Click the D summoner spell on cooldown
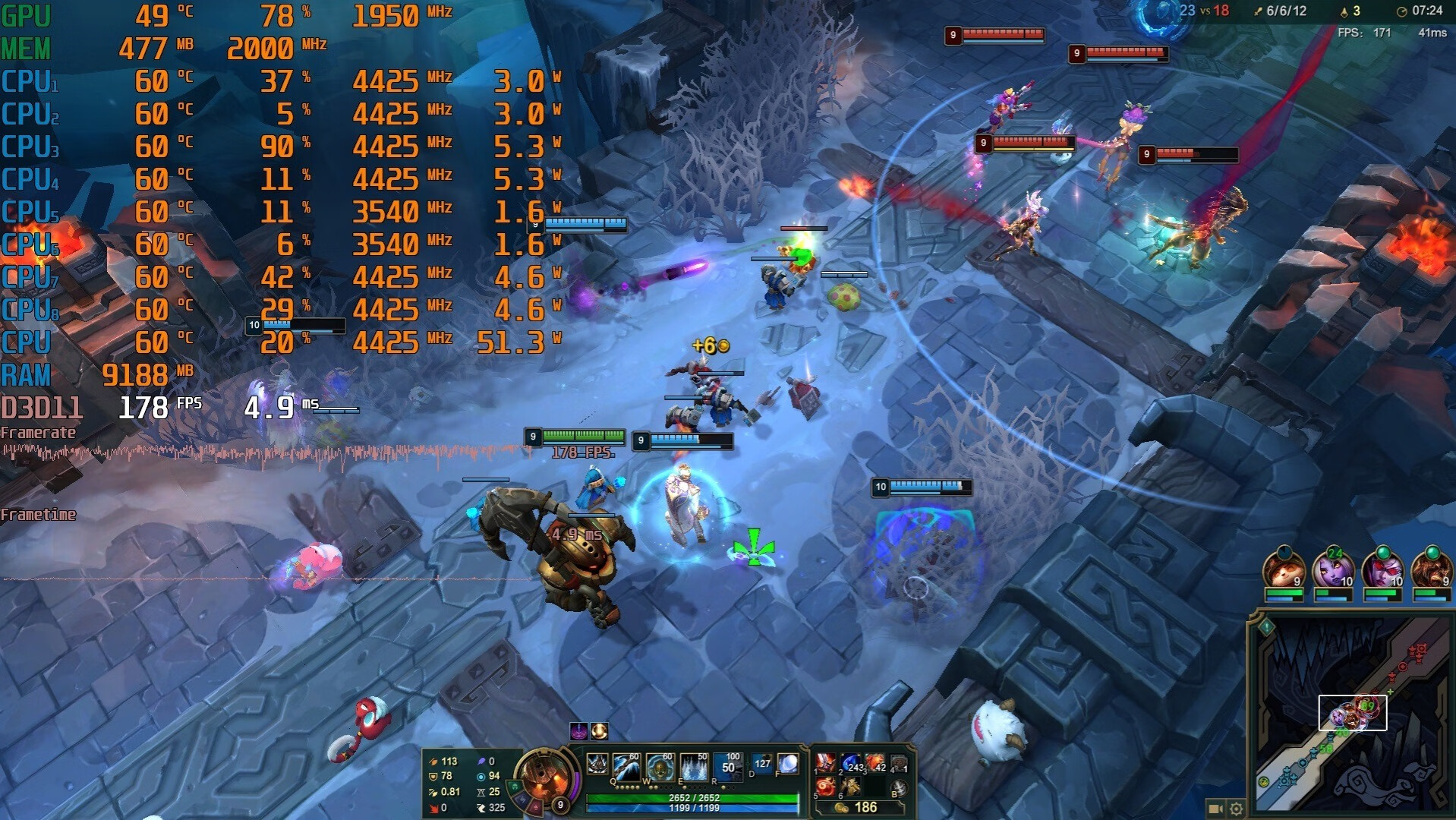 (x=762, y=764)
